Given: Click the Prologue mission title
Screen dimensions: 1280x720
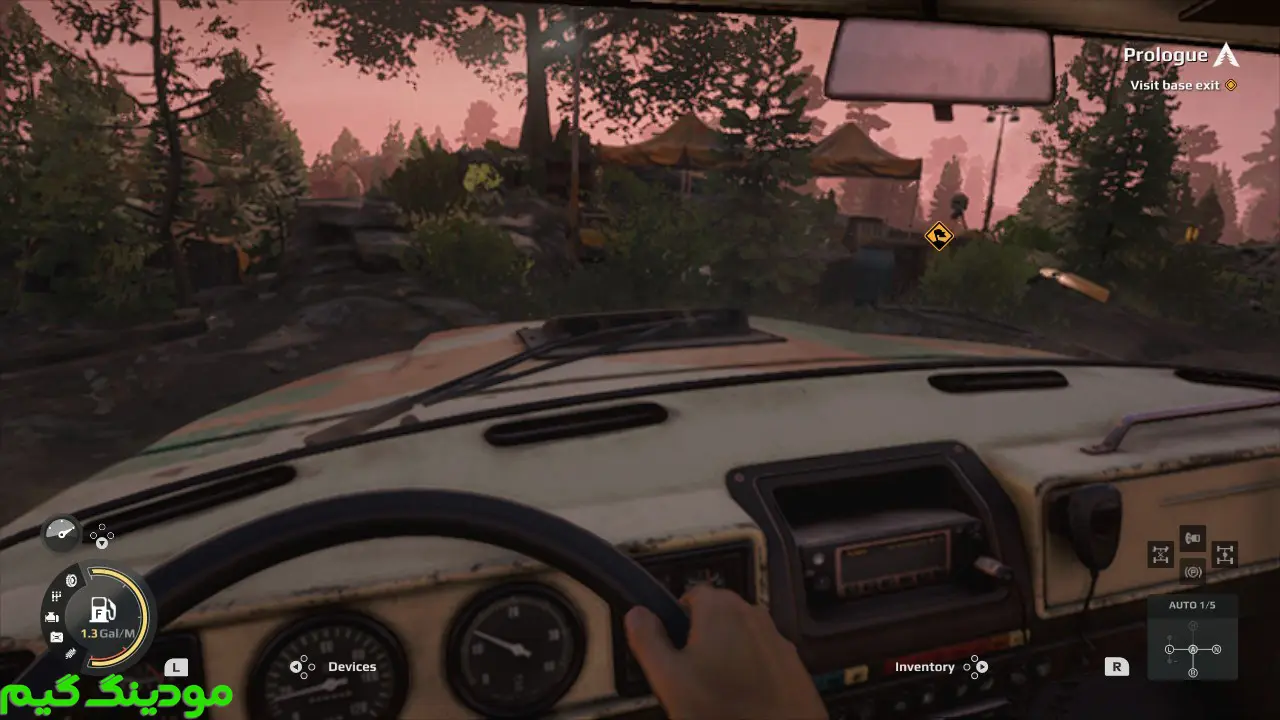Looking at the screenshot, I should pos(1165,56).
